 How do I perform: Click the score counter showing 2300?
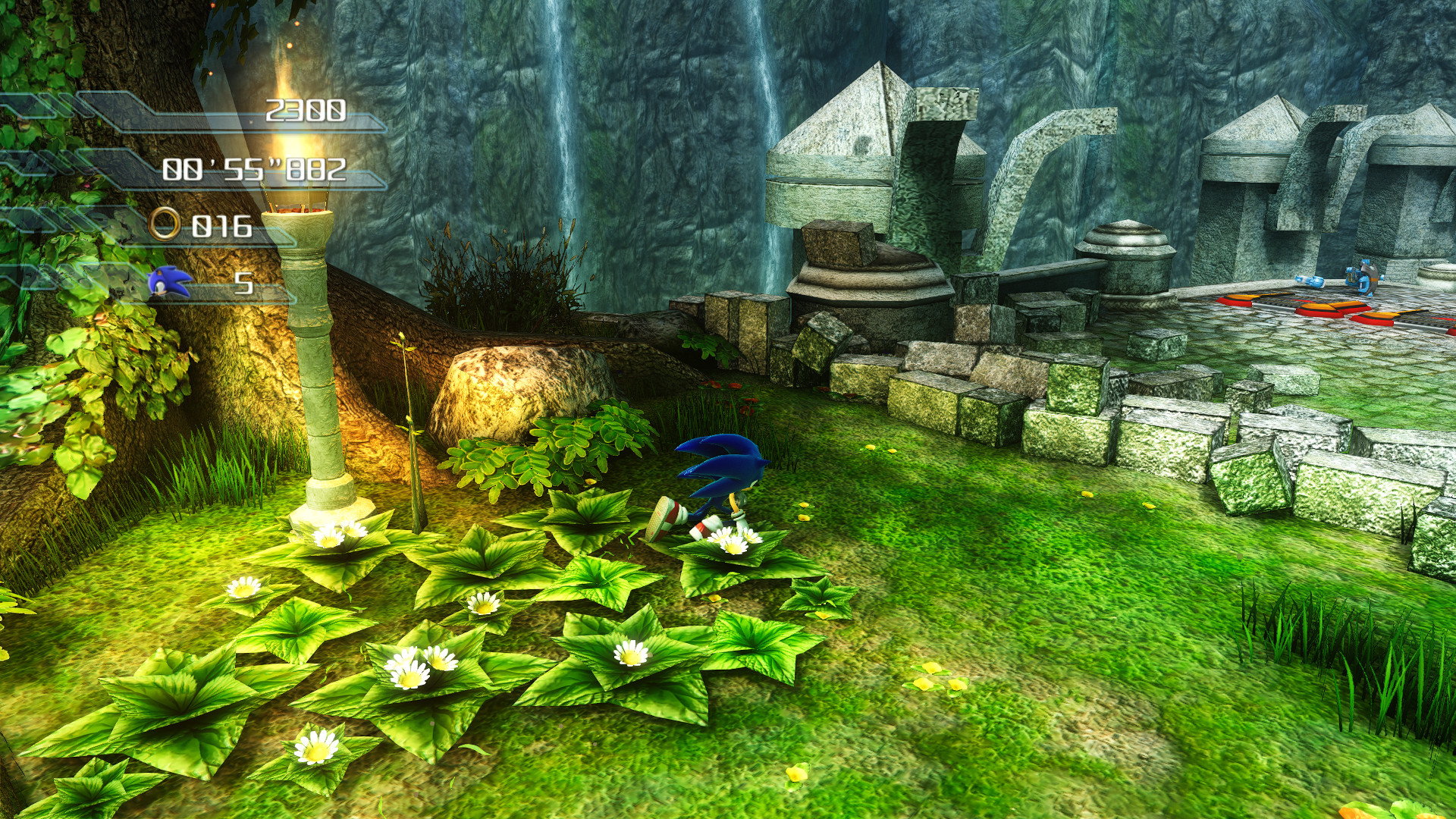point(307,110)
